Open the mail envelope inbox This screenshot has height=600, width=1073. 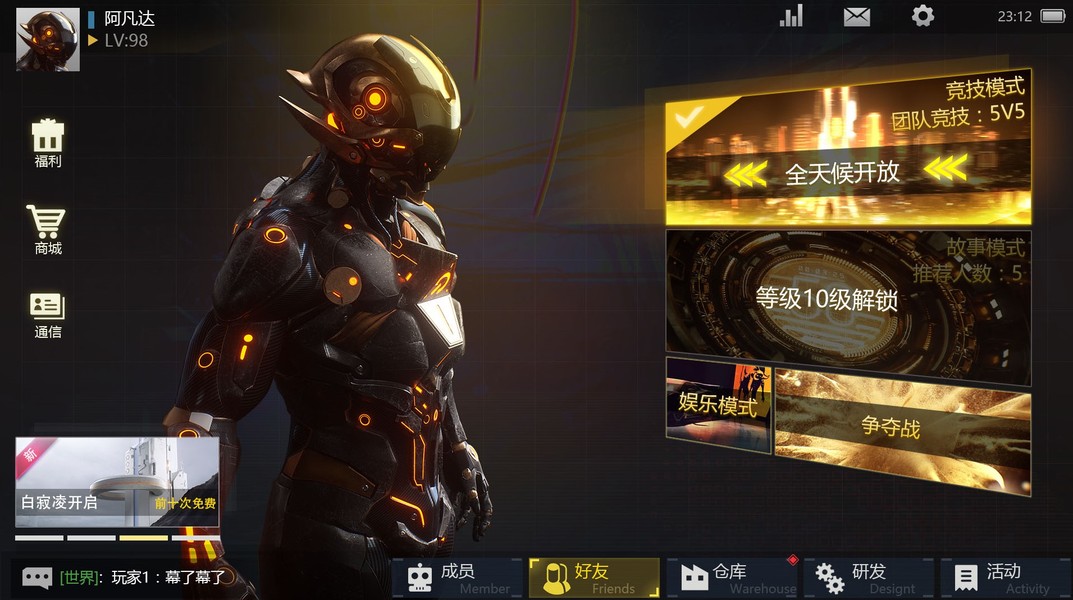coord(857,16)
